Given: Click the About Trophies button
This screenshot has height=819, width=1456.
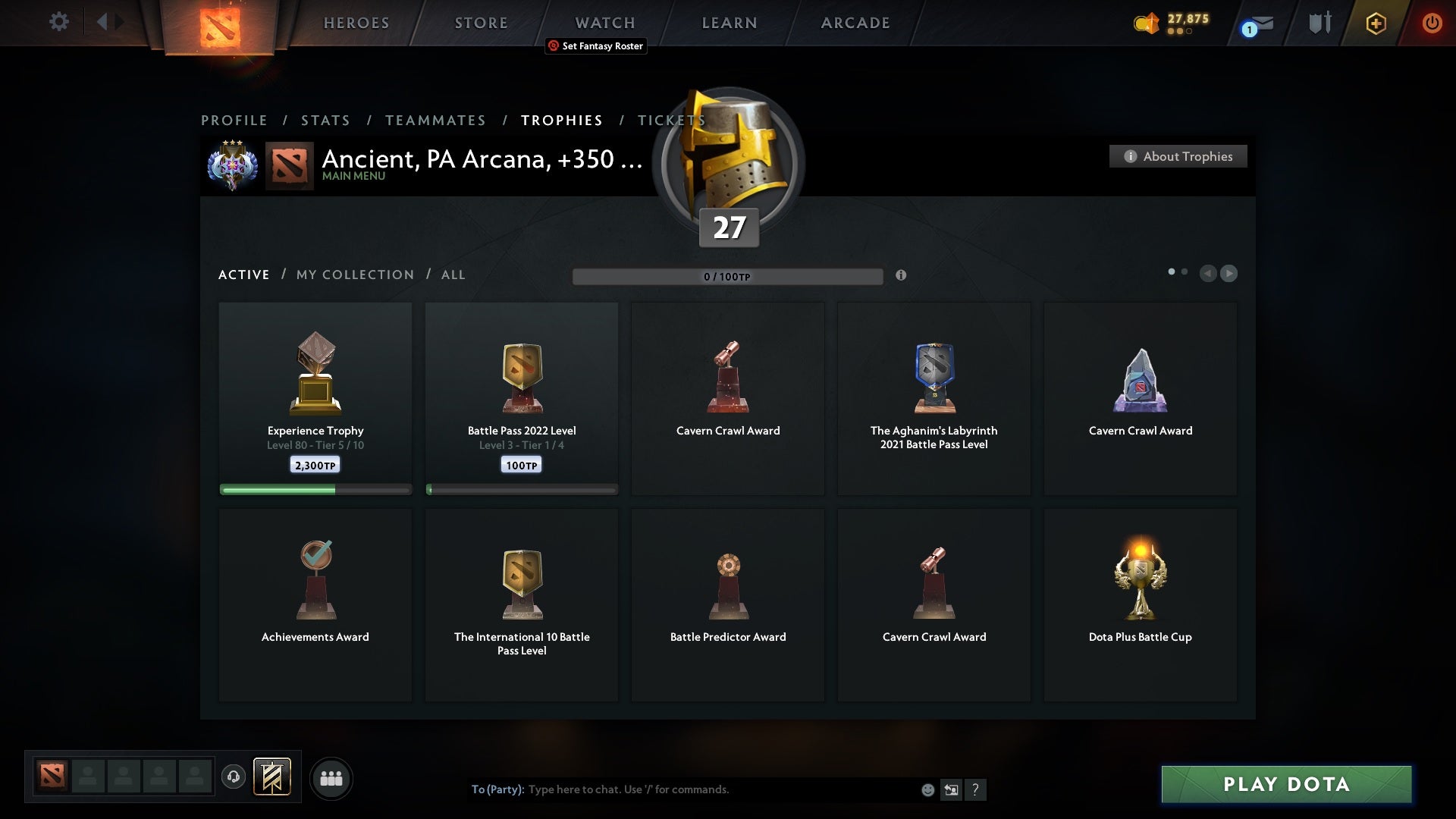Looking at the screenshot, I should [1178, 156].
